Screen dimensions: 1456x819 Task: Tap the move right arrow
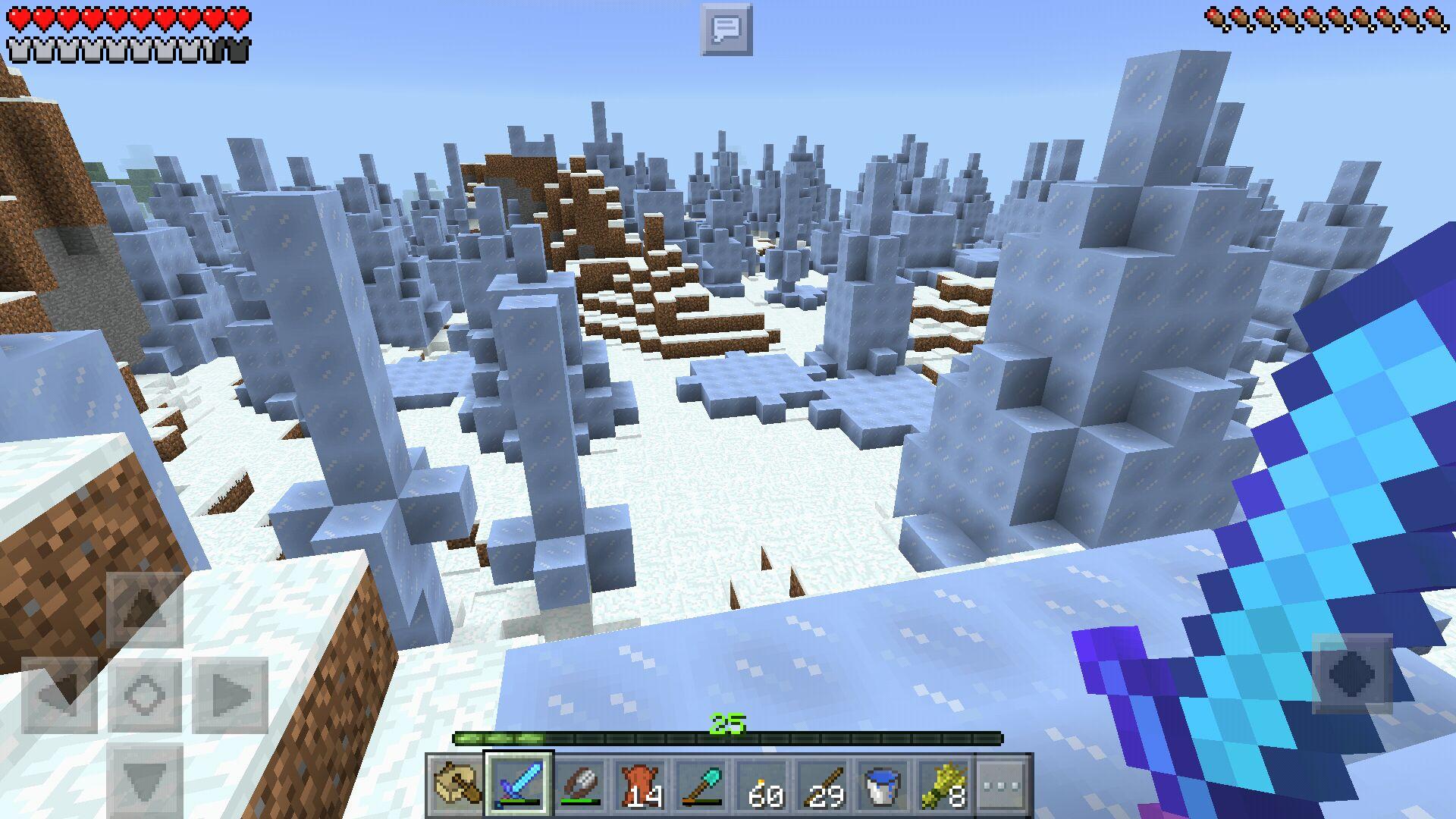(230, 694)
